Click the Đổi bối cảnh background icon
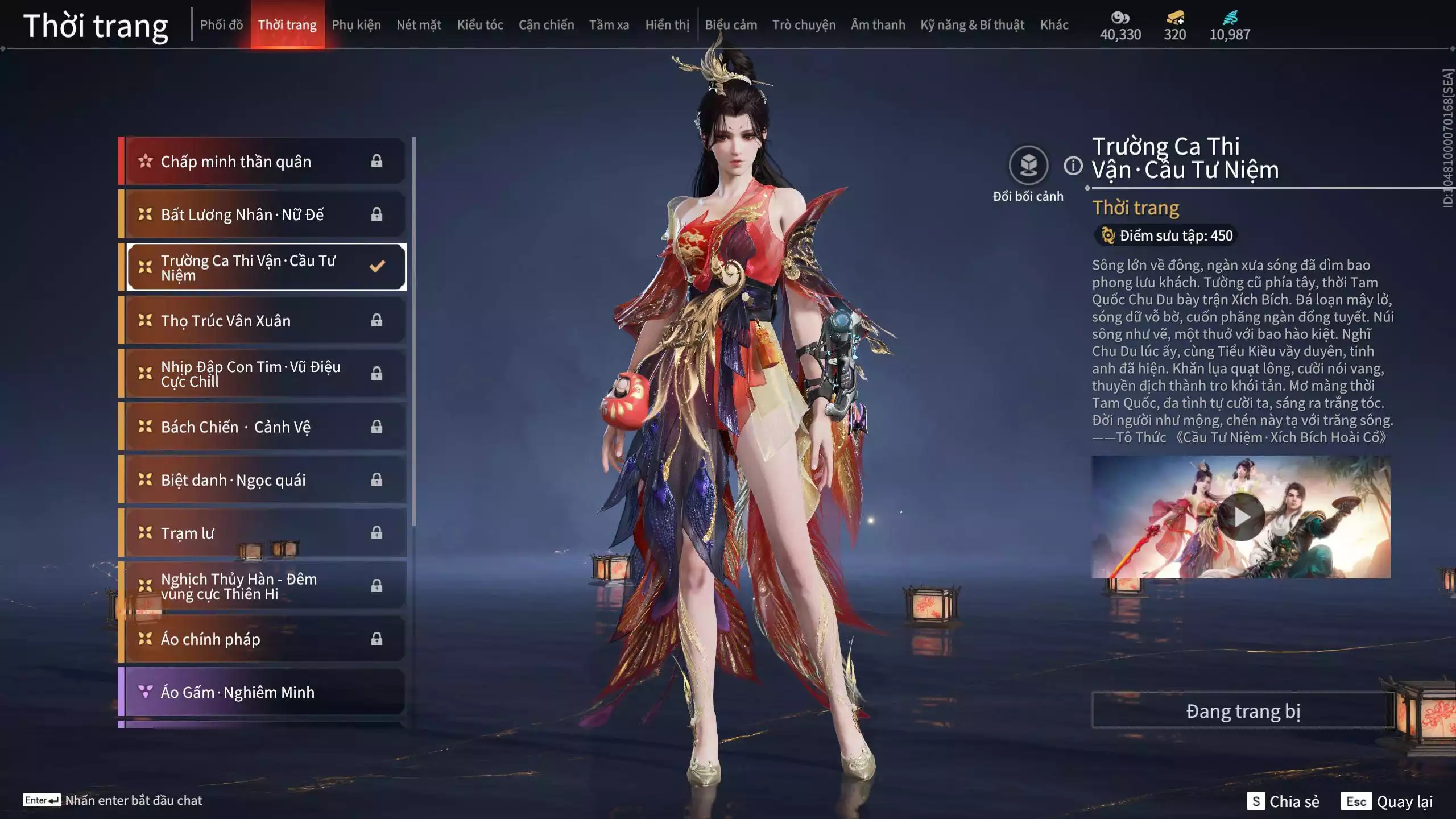Viewport: 1456px width, 819px height. [1028, 166]
